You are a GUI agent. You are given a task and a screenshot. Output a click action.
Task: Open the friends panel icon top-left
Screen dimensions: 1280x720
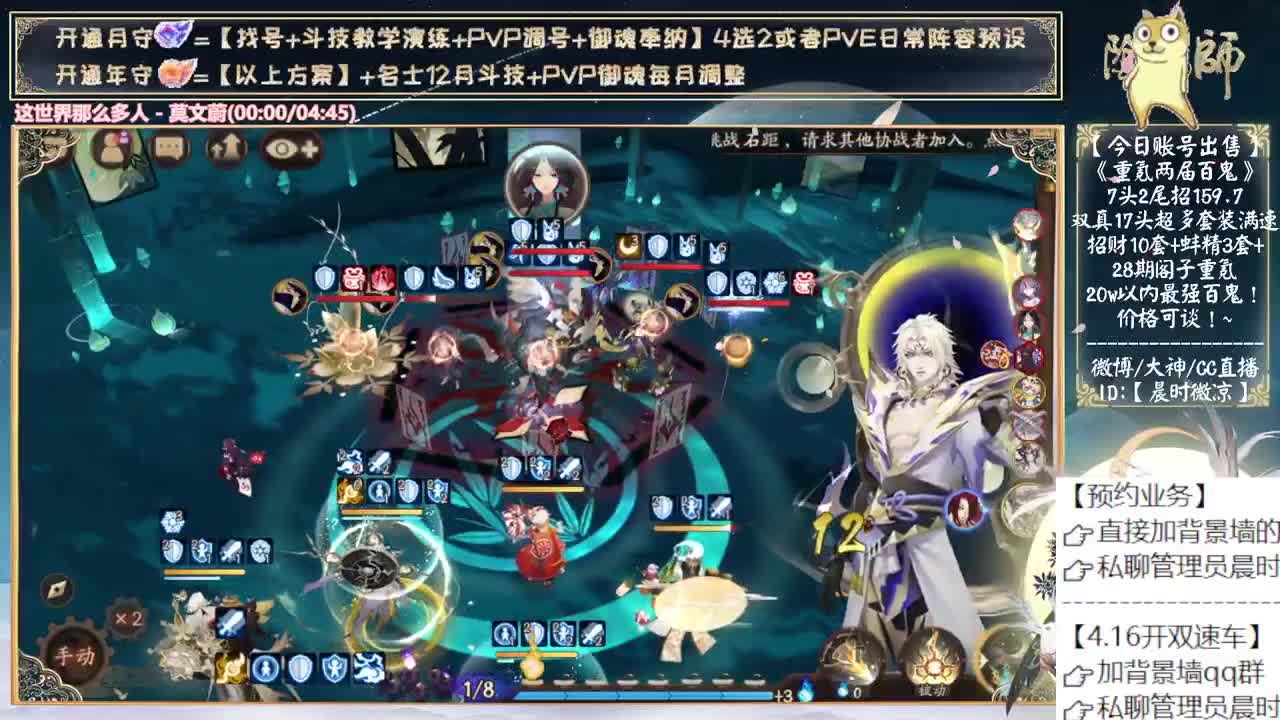click(x=113, y=148)
